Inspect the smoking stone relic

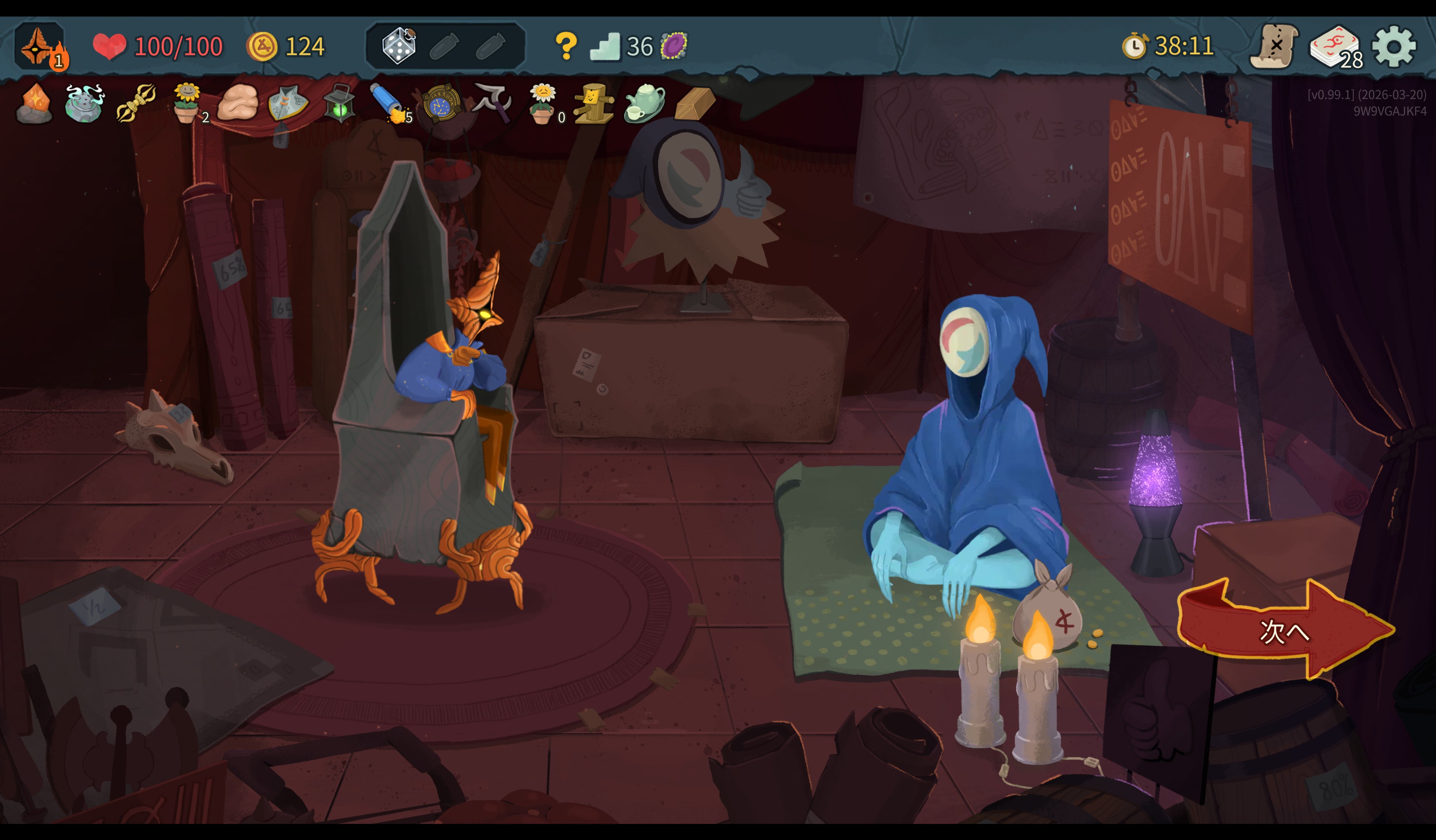[x=84, y=104]
